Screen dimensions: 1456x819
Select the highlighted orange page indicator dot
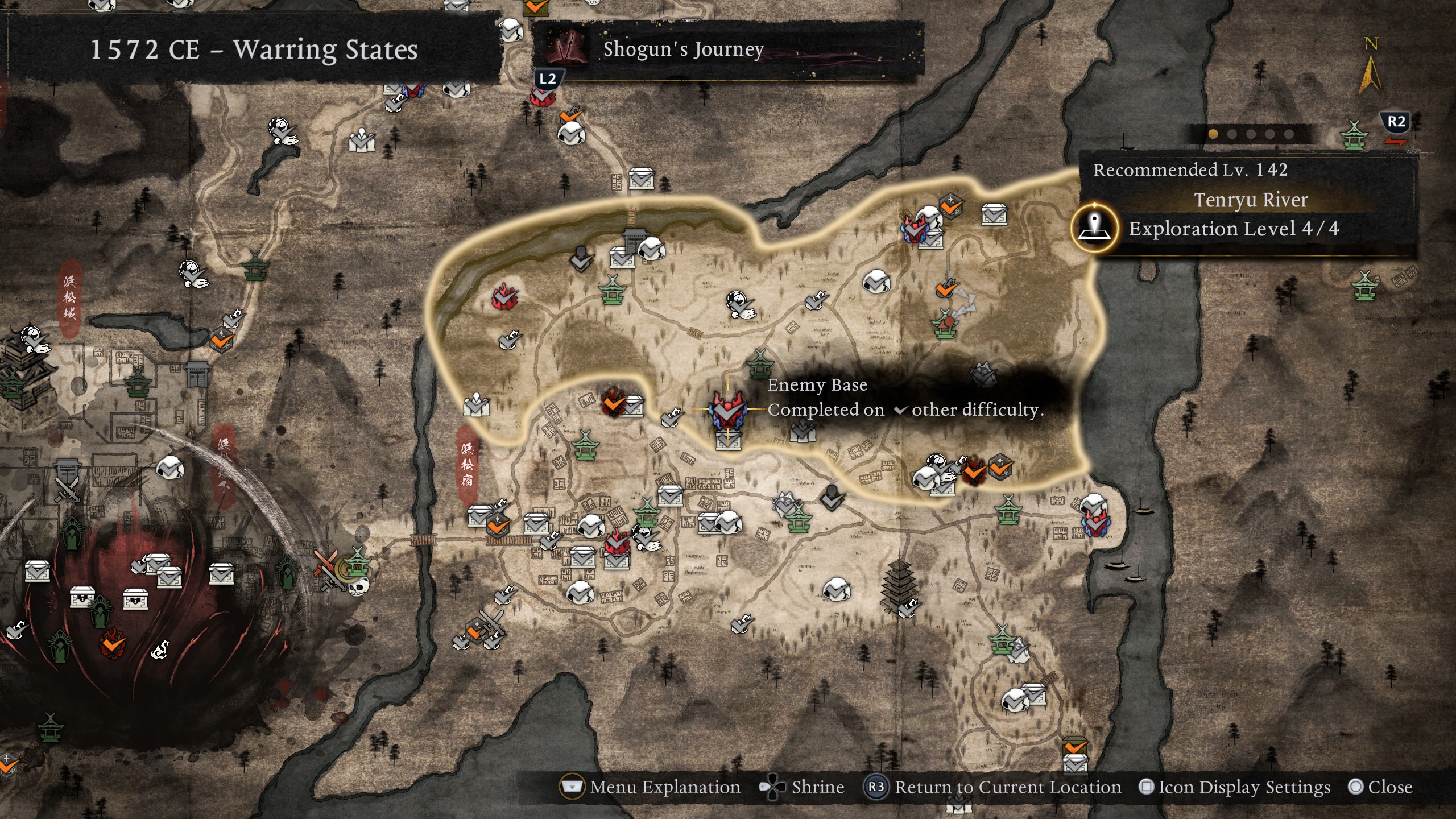(x=1213, y=134)
